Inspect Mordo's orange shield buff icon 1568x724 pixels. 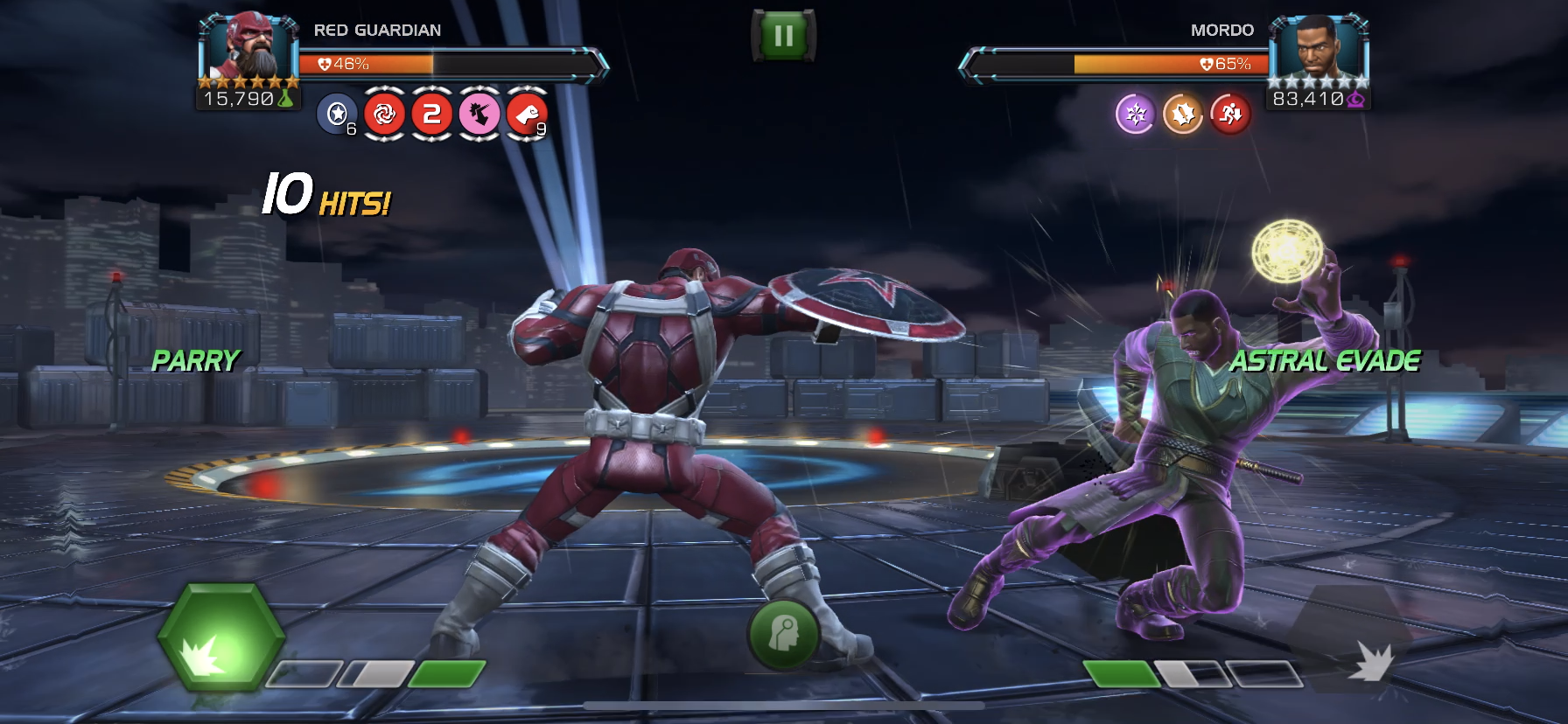[x=1183, y=115]
